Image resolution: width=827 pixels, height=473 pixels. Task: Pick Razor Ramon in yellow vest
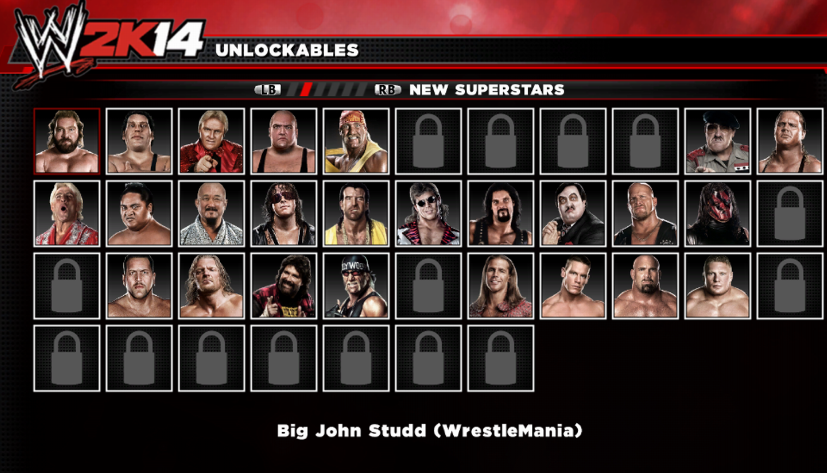356,213
